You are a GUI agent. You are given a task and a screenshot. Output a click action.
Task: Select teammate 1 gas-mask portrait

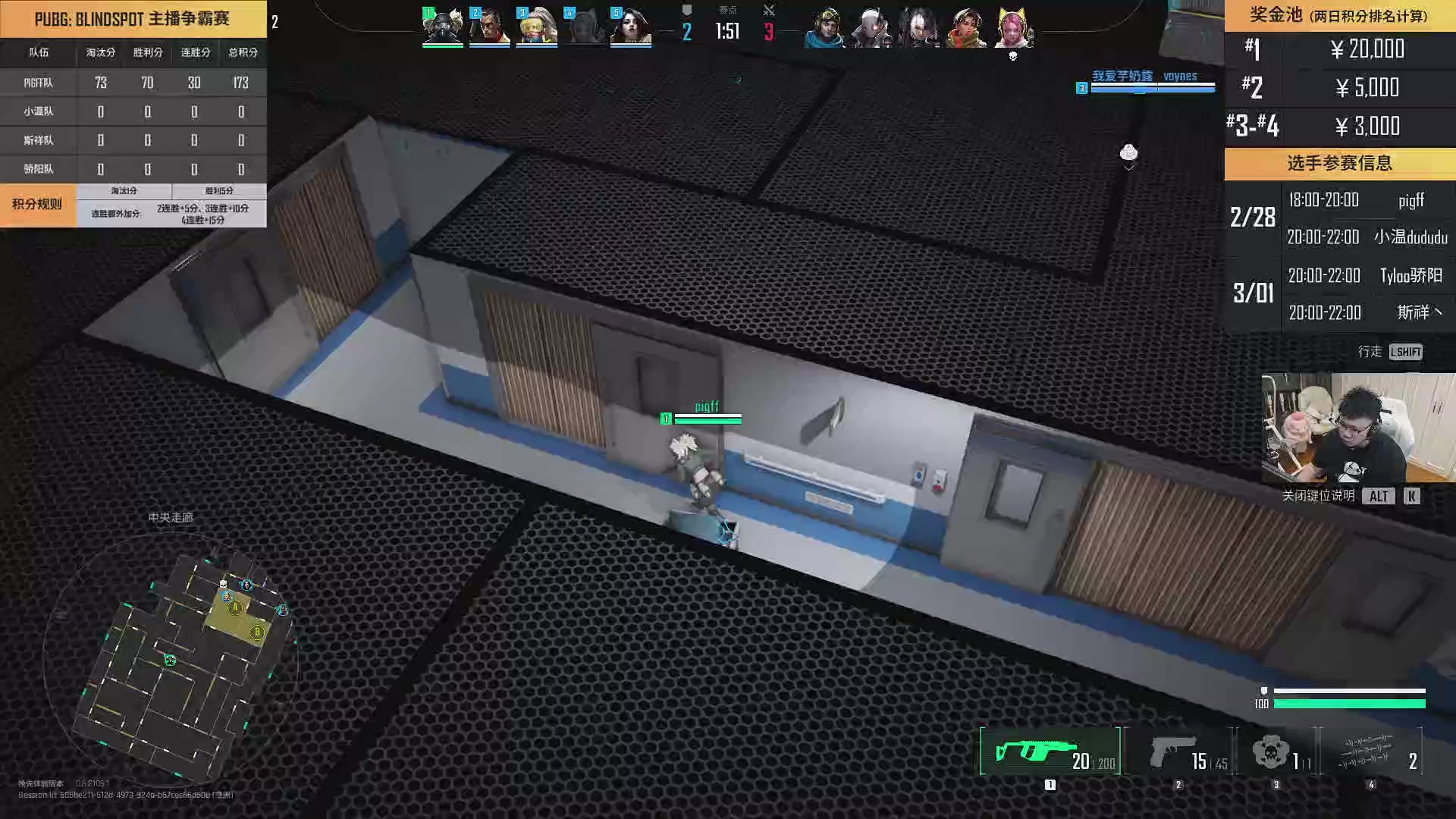click(443, 27)
